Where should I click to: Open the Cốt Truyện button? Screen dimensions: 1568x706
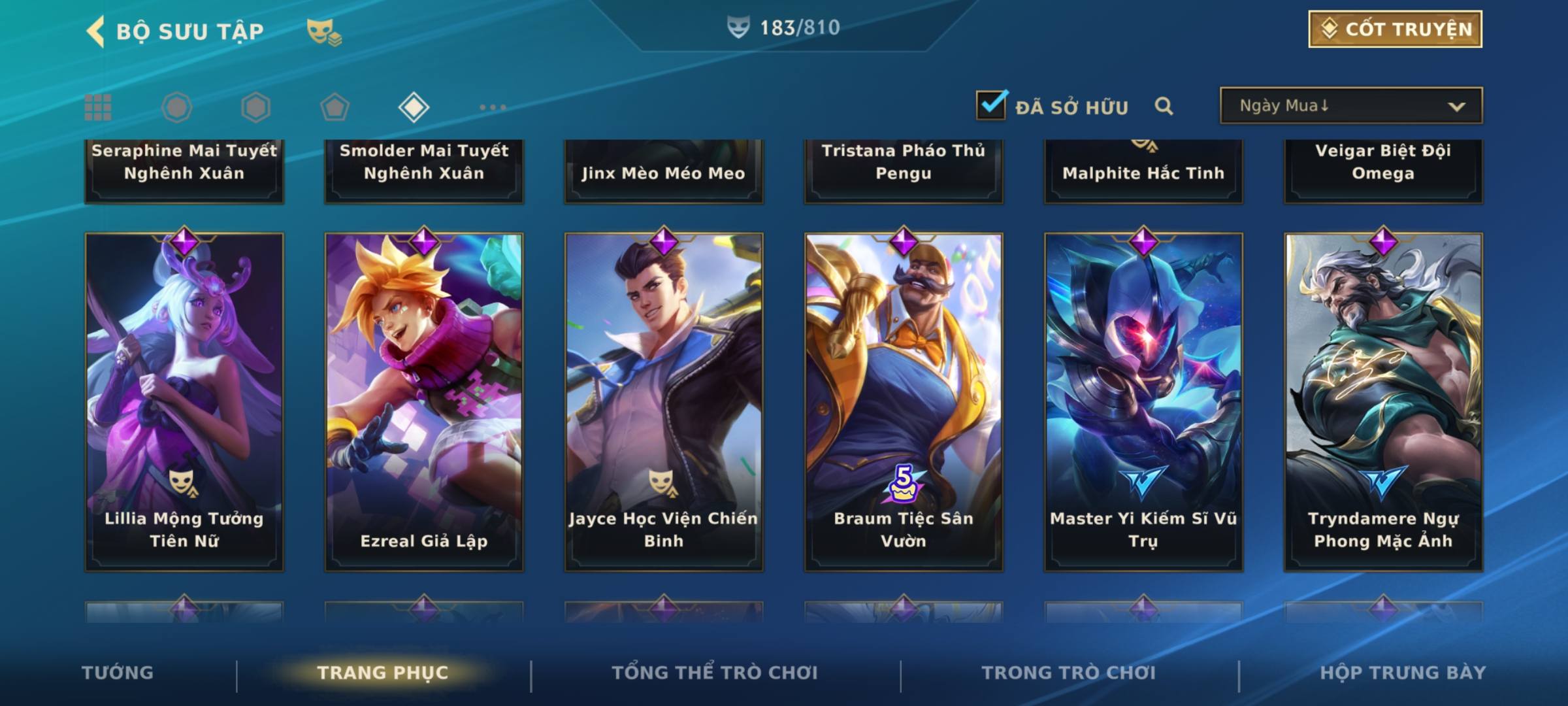(1395, 29)
